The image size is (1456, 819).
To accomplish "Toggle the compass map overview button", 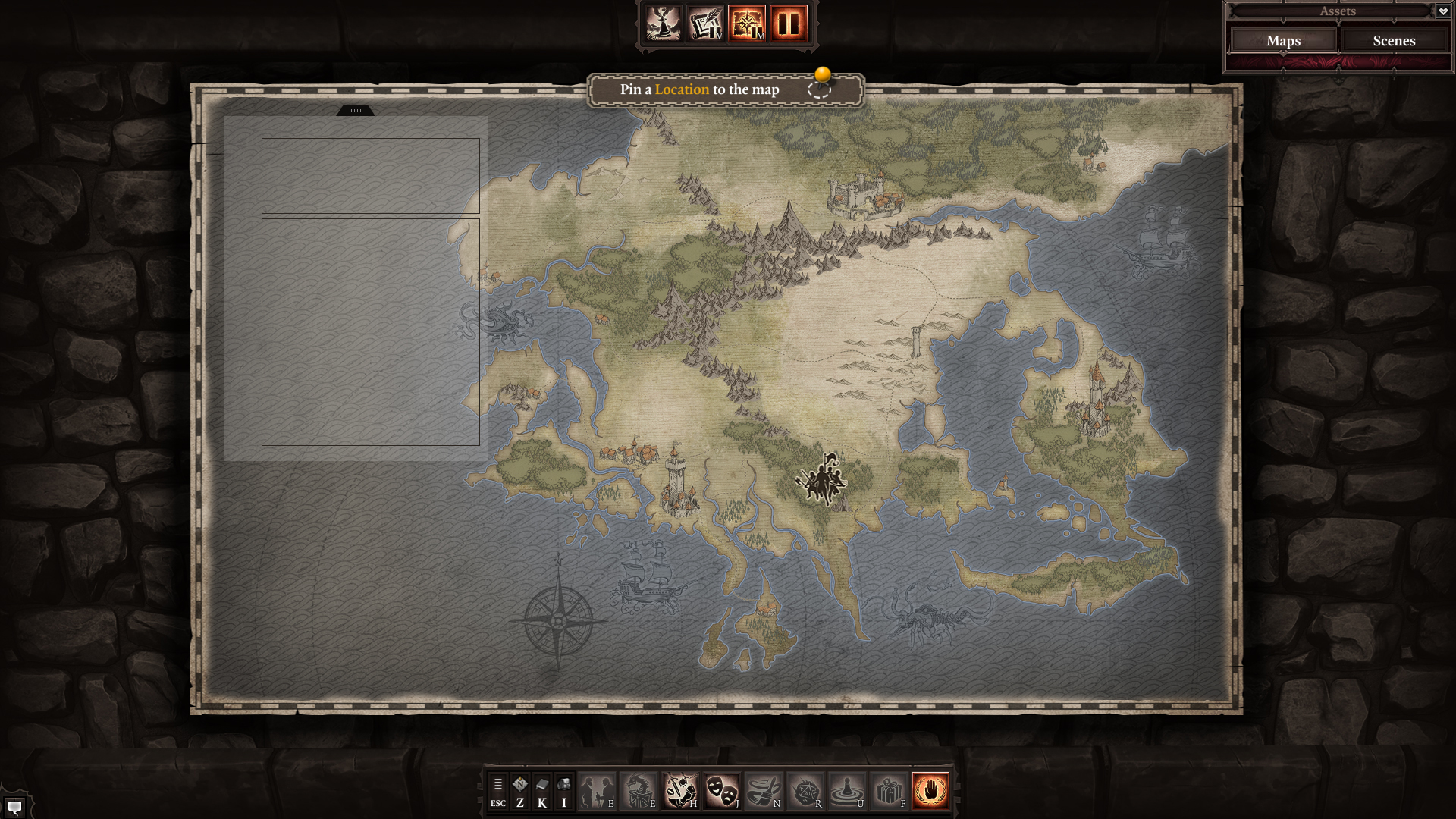I will coord(747,24).
